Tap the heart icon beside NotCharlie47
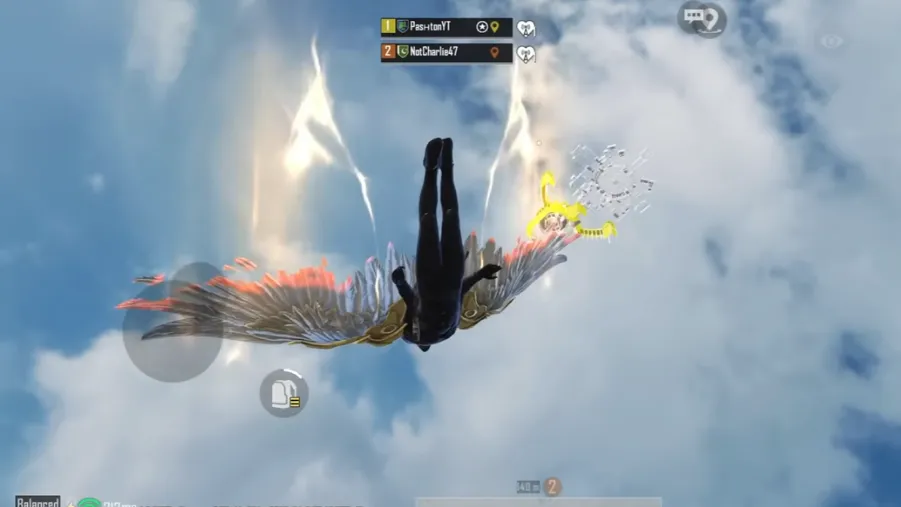Screen dimensions: 901x507 (x=526, y=53)
